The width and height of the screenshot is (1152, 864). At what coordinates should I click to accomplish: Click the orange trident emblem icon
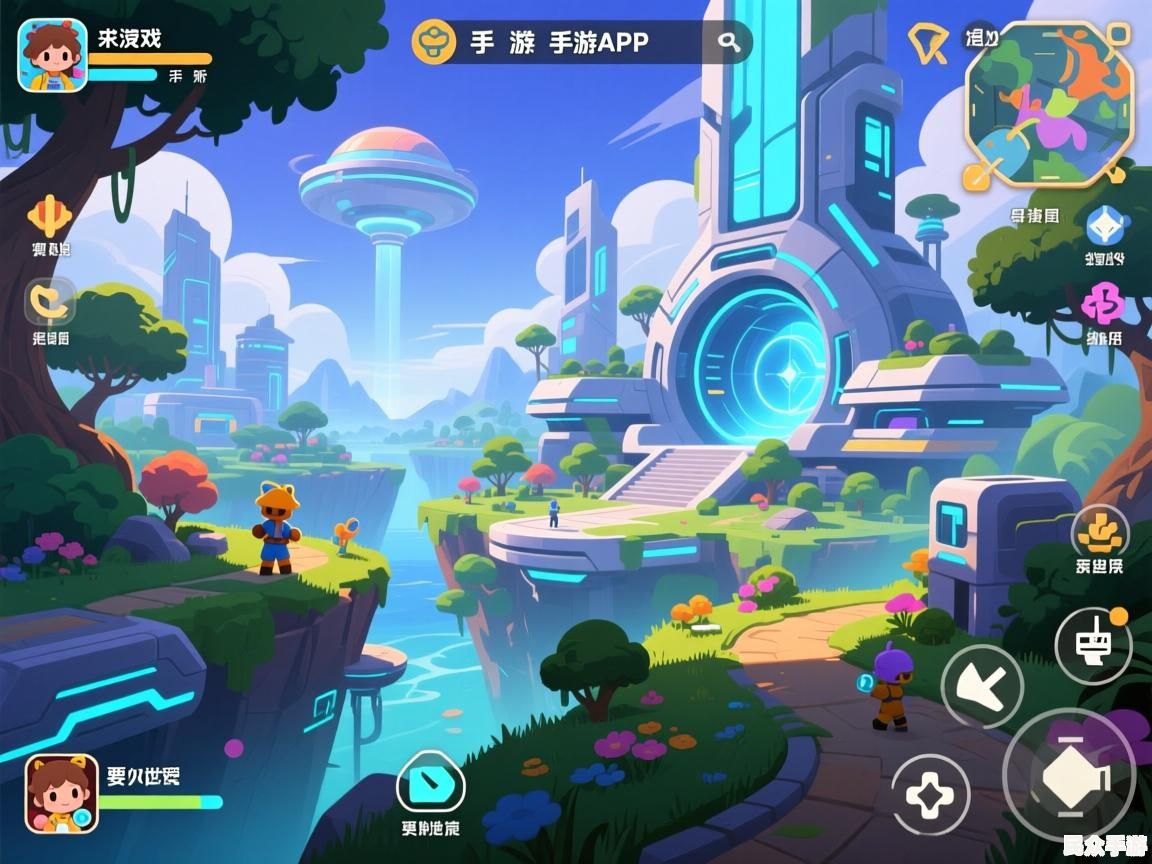click(49, 215)
